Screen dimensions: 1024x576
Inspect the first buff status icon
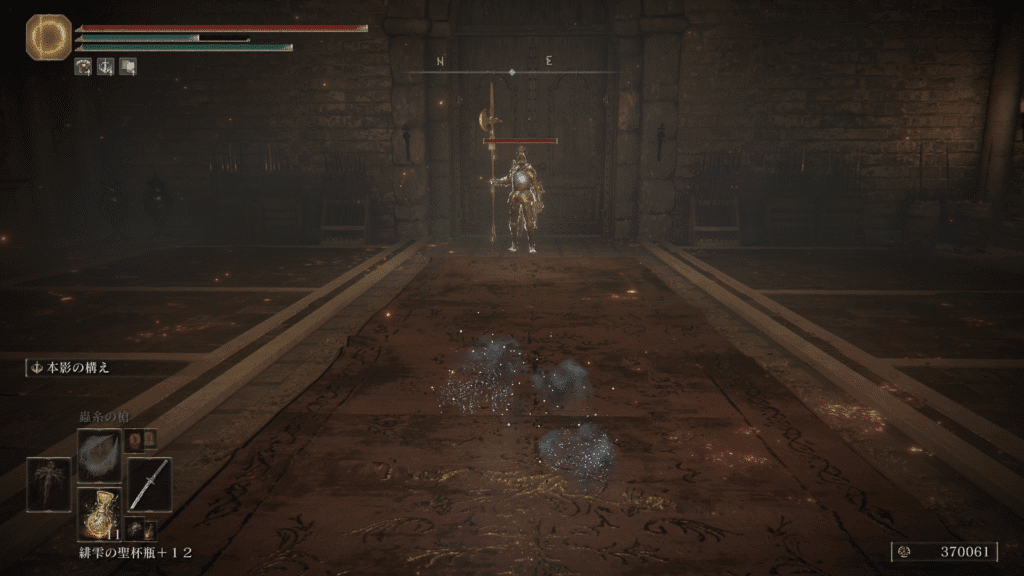click(x=84, y=67)
